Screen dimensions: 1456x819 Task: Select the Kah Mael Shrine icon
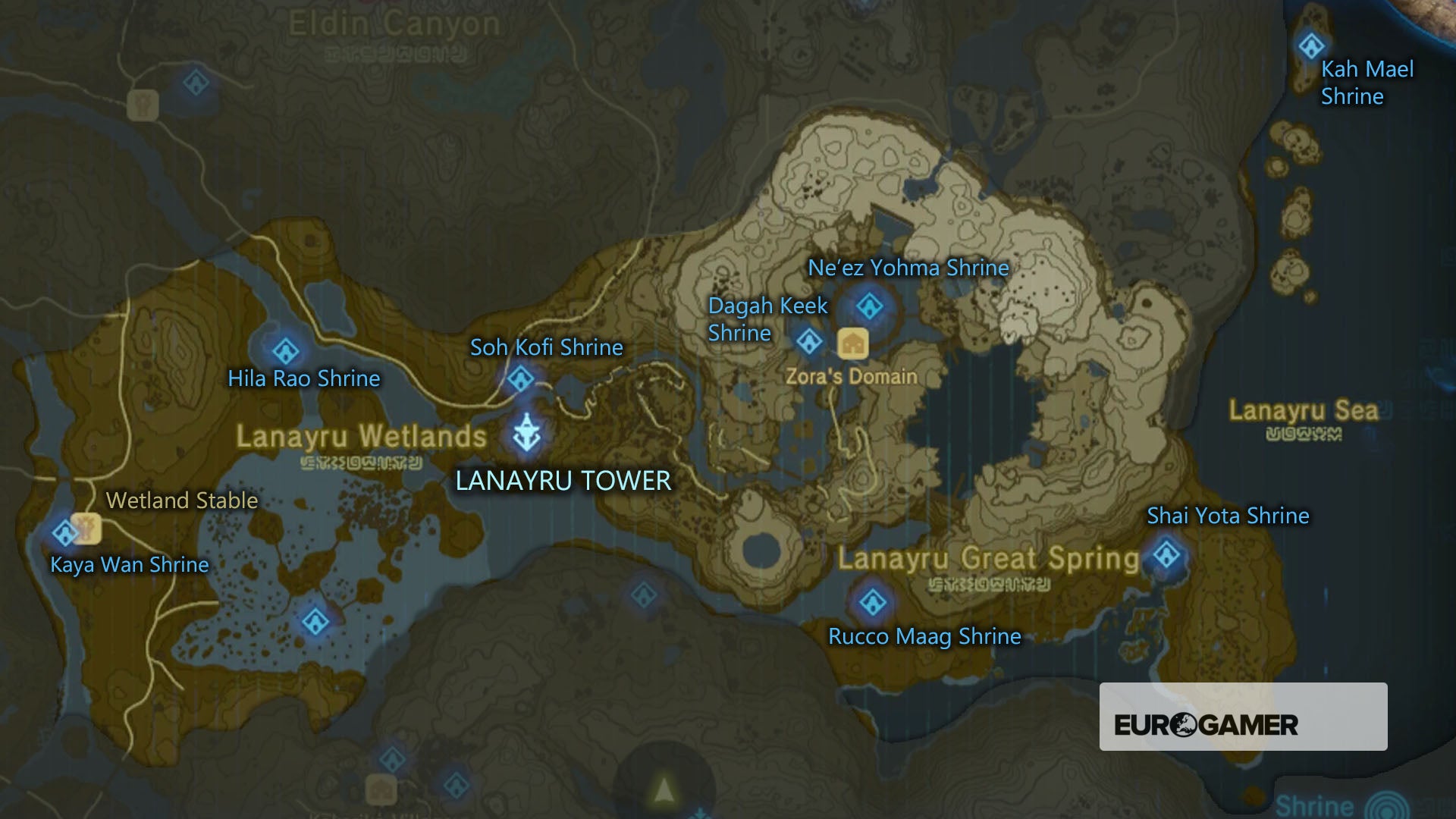[x=1310, y=47]
